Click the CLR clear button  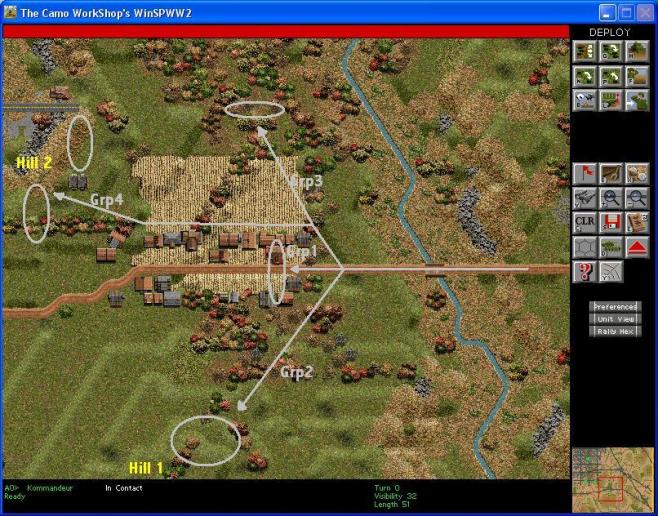[585, 222]
